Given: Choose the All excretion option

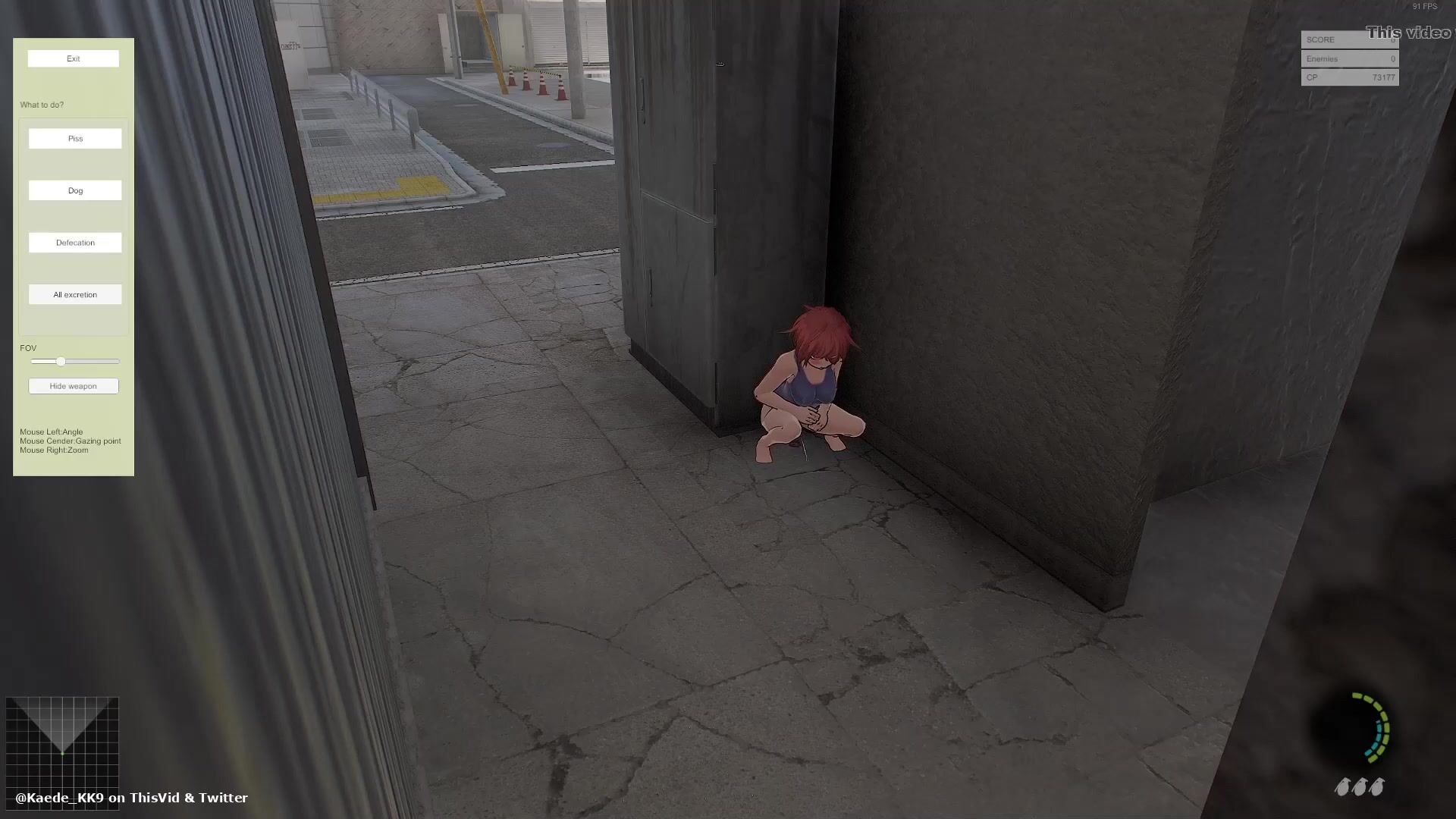Looking at the screenshot, I should point(75,294).
